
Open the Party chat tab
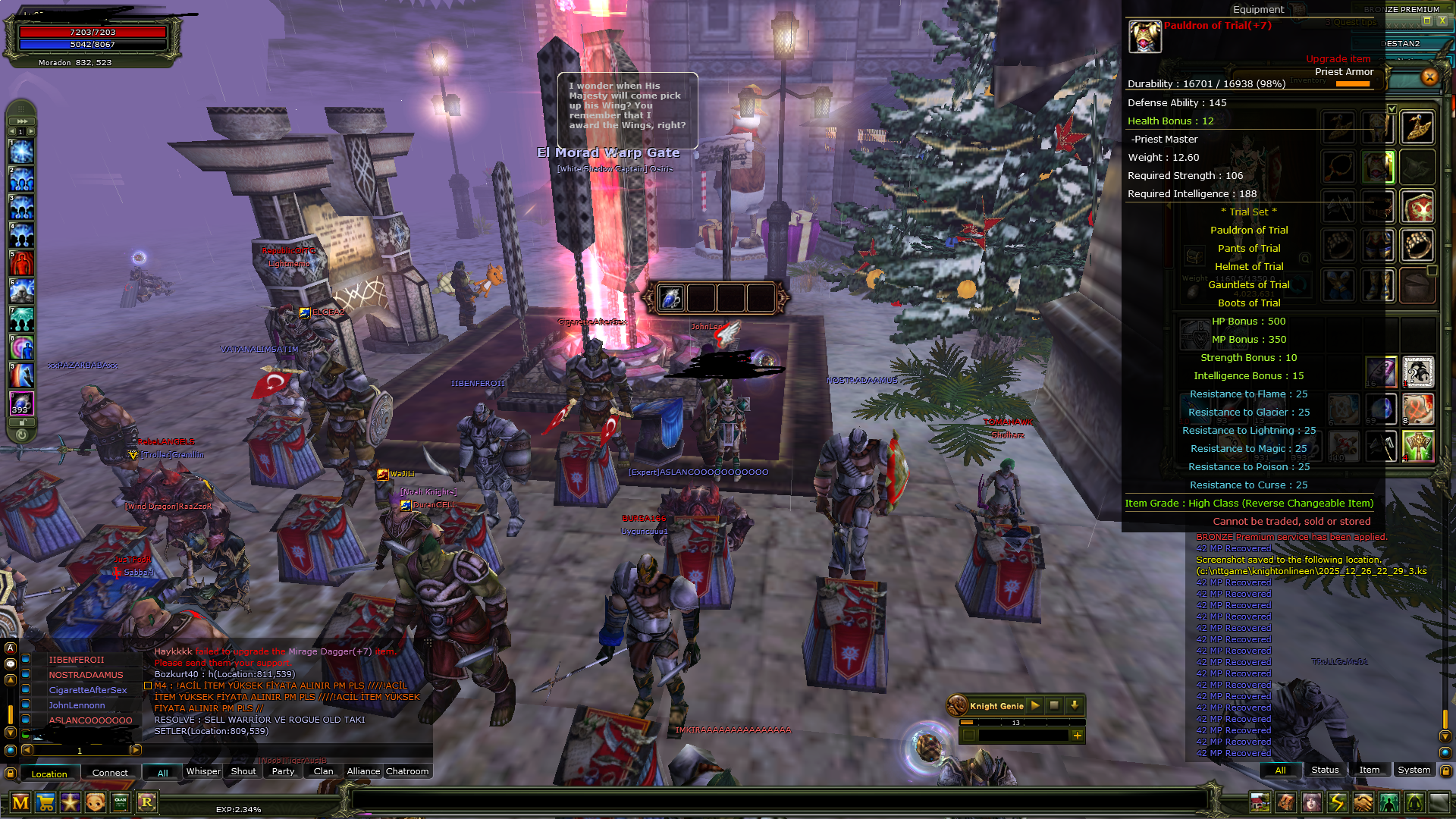tap(283, 771)
